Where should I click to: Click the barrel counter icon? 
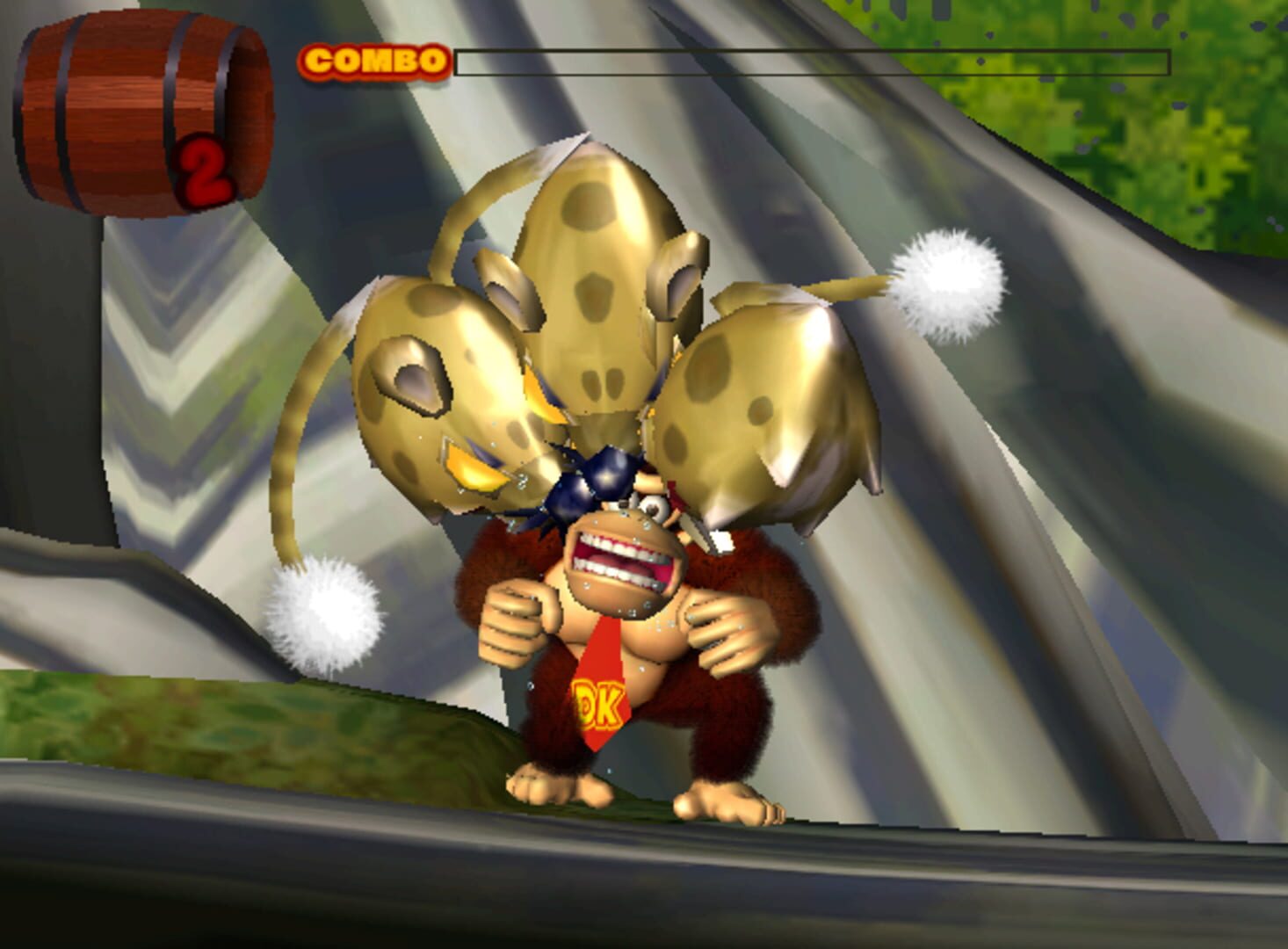tap(132, 105)
